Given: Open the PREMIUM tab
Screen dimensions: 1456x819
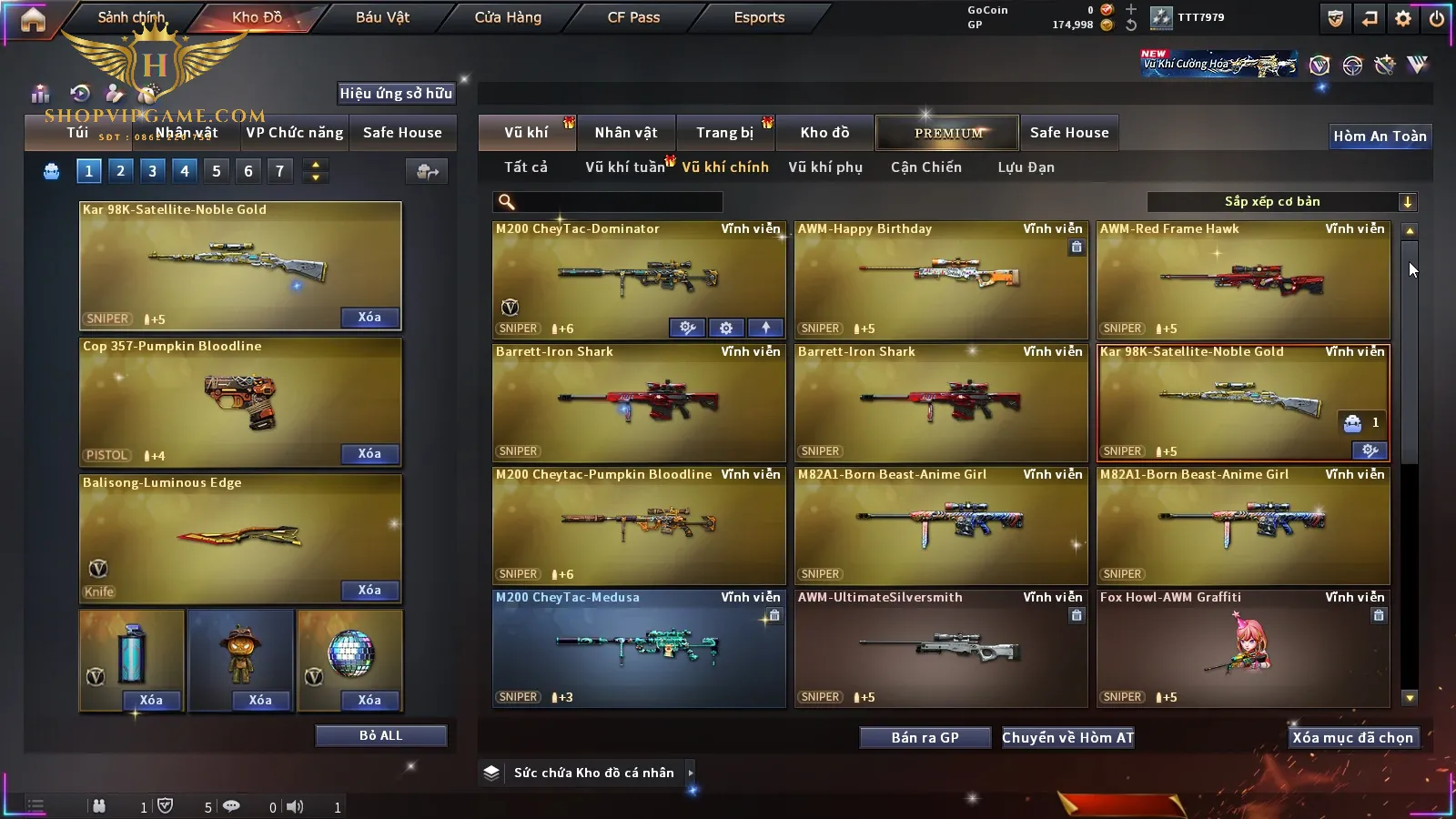Looking at the screenshot, I should [948, 133].
